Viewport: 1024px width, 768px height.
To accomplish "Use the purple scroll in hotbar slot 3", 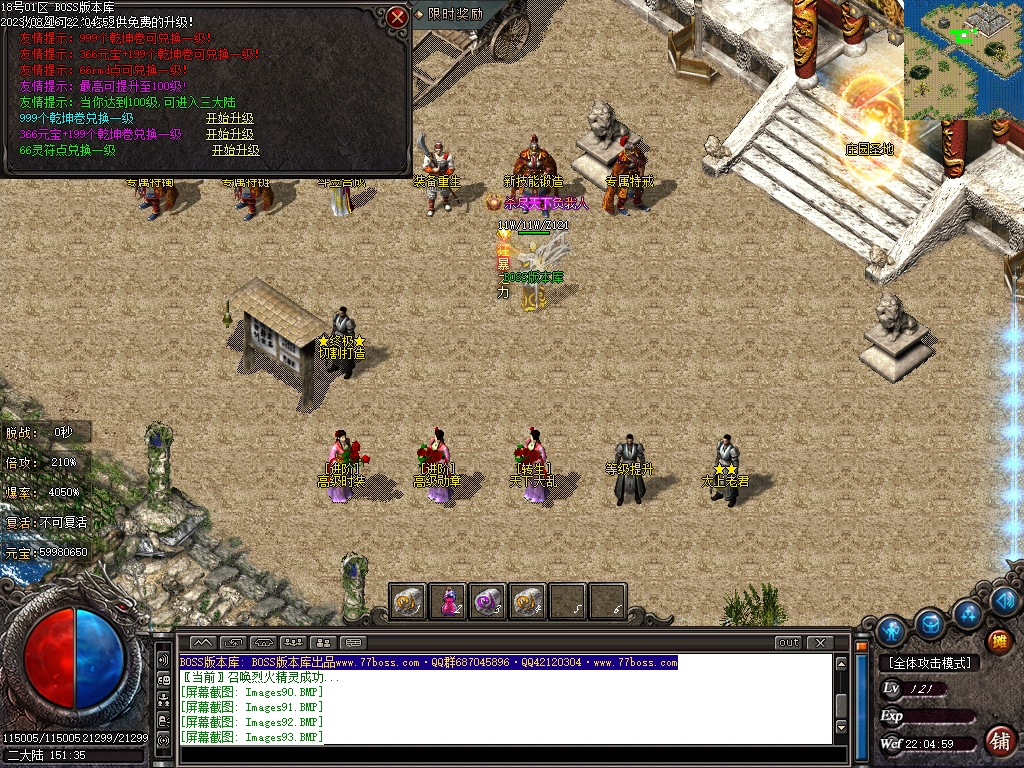I will (488, 601).
